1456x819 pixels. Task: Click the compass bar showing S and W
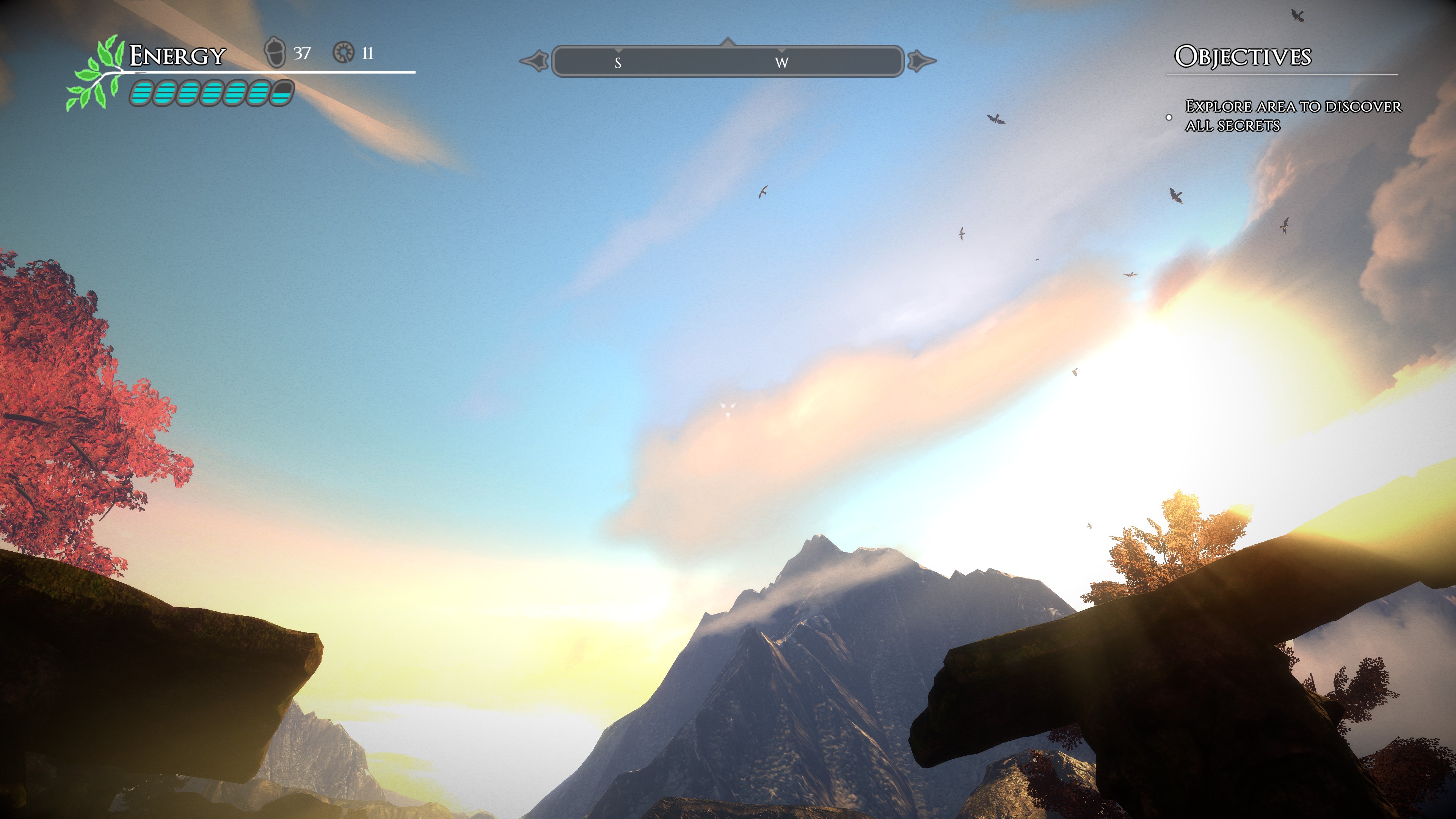[728, 61]
